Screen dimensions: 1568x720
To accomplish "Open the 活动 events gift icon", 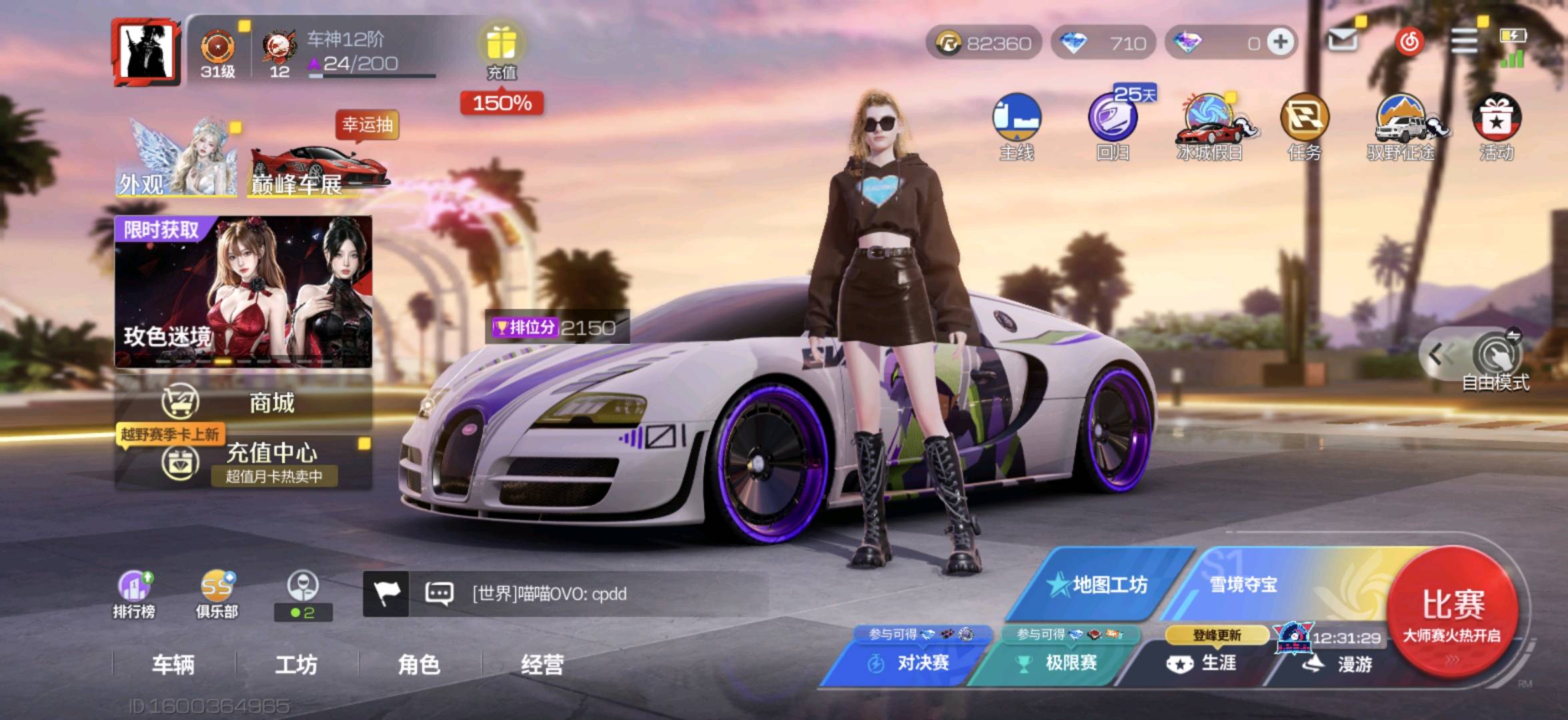I will pos(1497,127).
